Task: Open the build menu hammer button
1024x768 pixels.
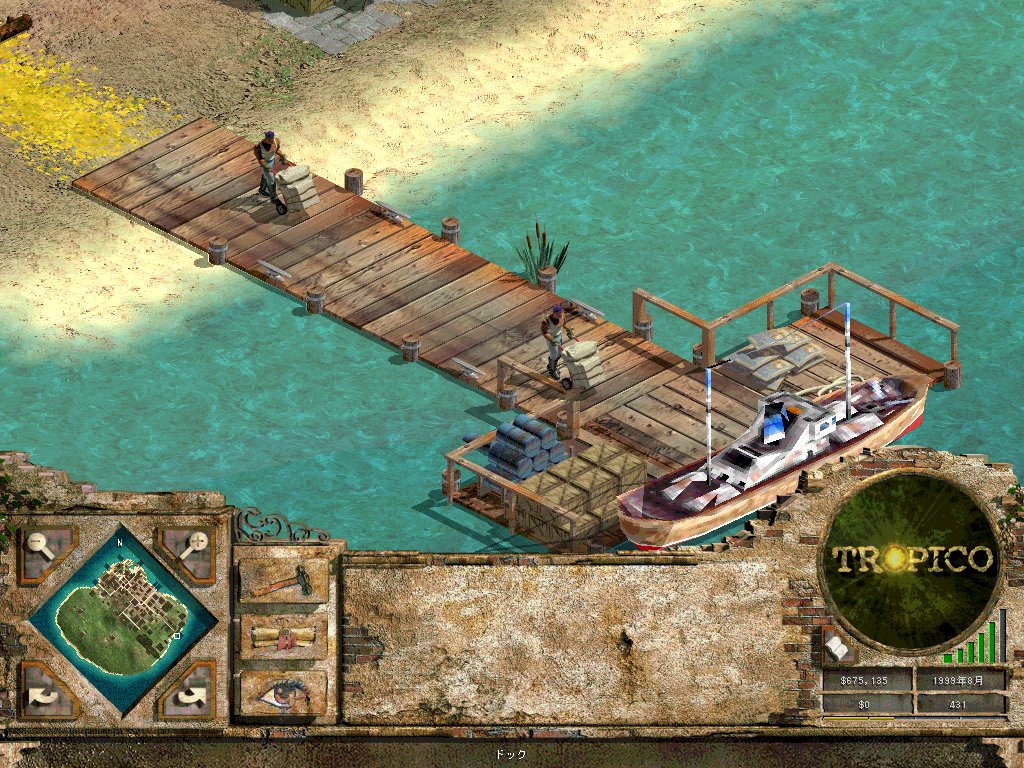Action: coord(283,581)
